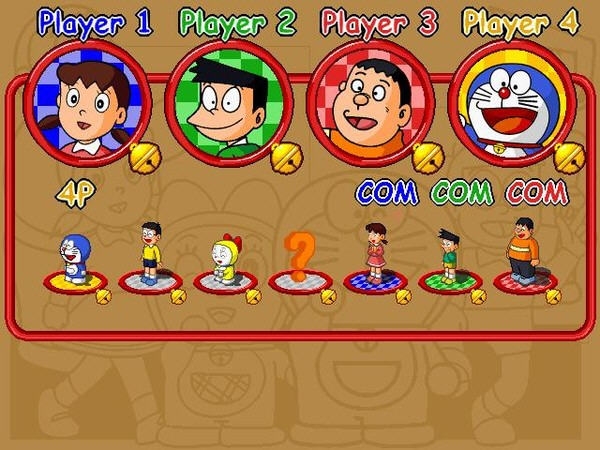
Task: Select the orange question mark random character
Action: [x=299, y=258]
